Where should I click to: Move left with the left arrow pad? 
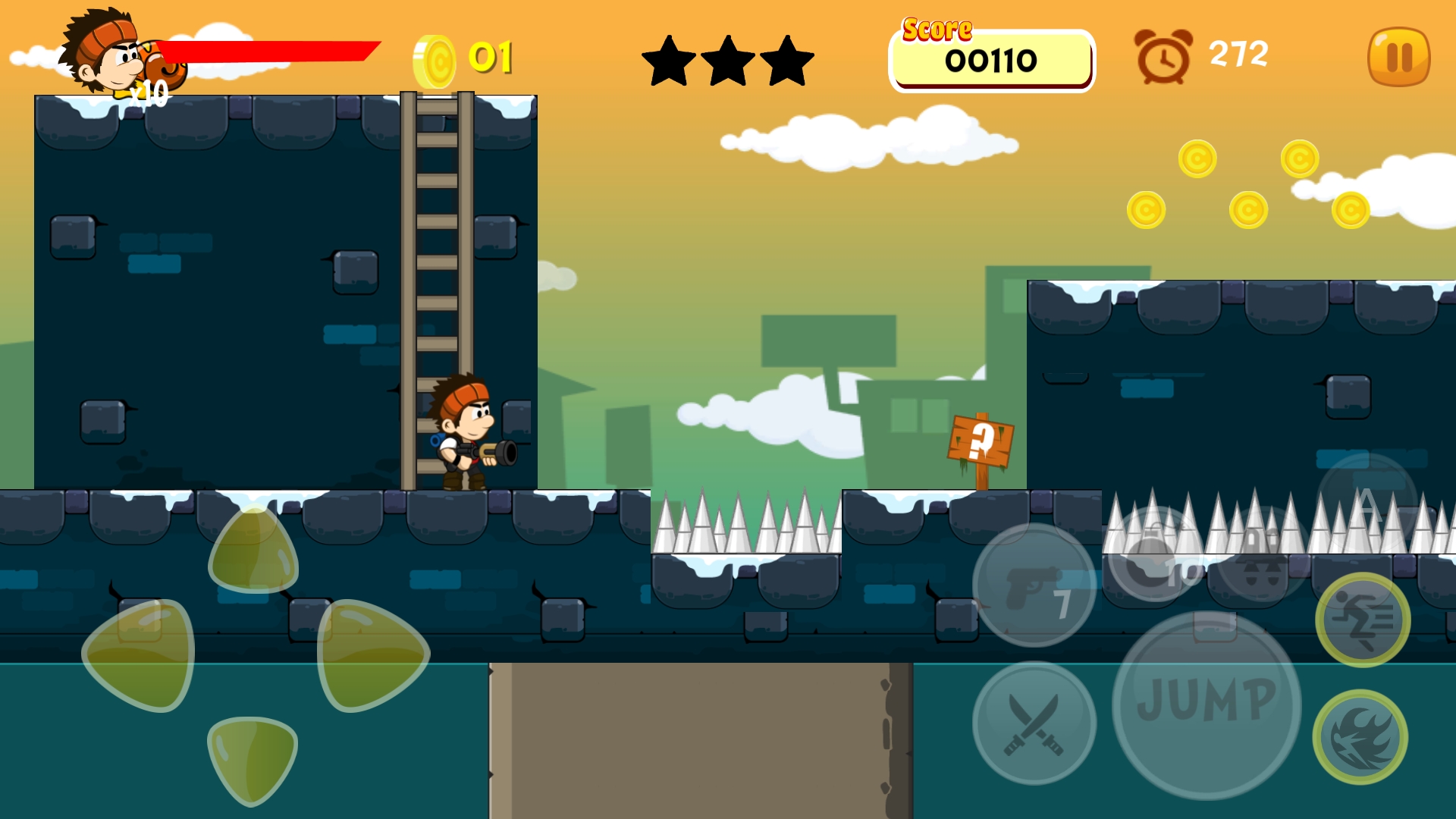pyautogui.click(x=141, y=654)
